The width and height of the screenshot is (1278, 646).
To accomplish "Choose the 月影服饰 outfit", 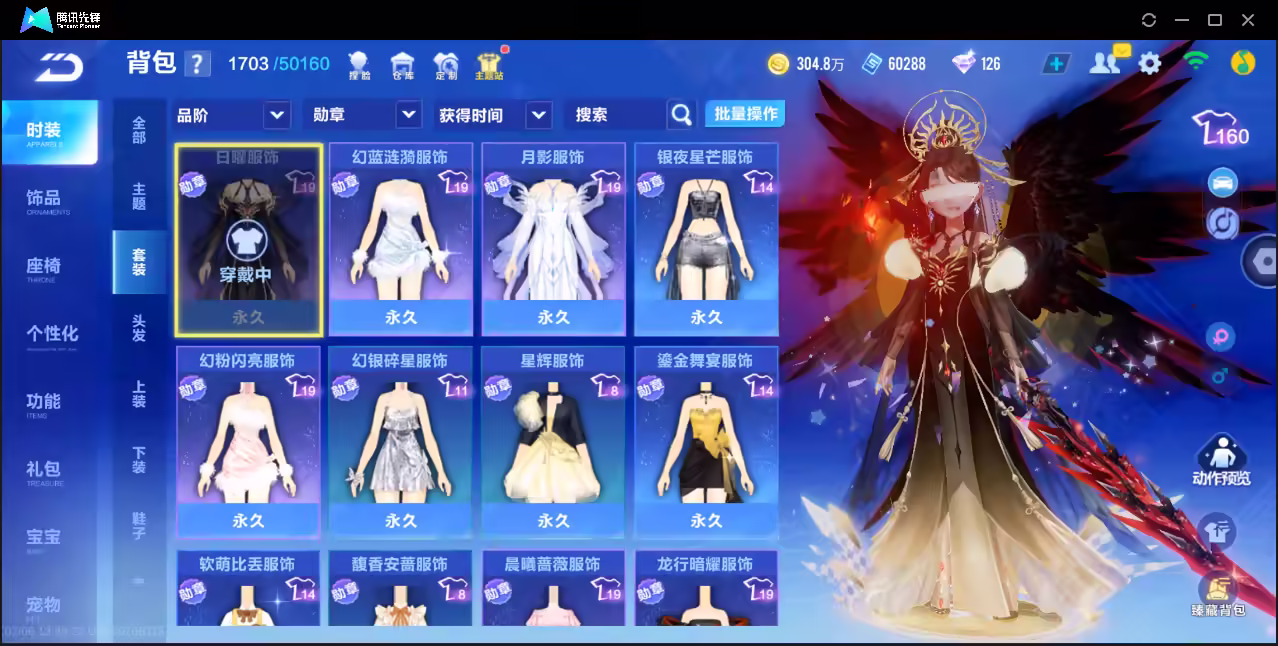I will (x=554, y=238).
